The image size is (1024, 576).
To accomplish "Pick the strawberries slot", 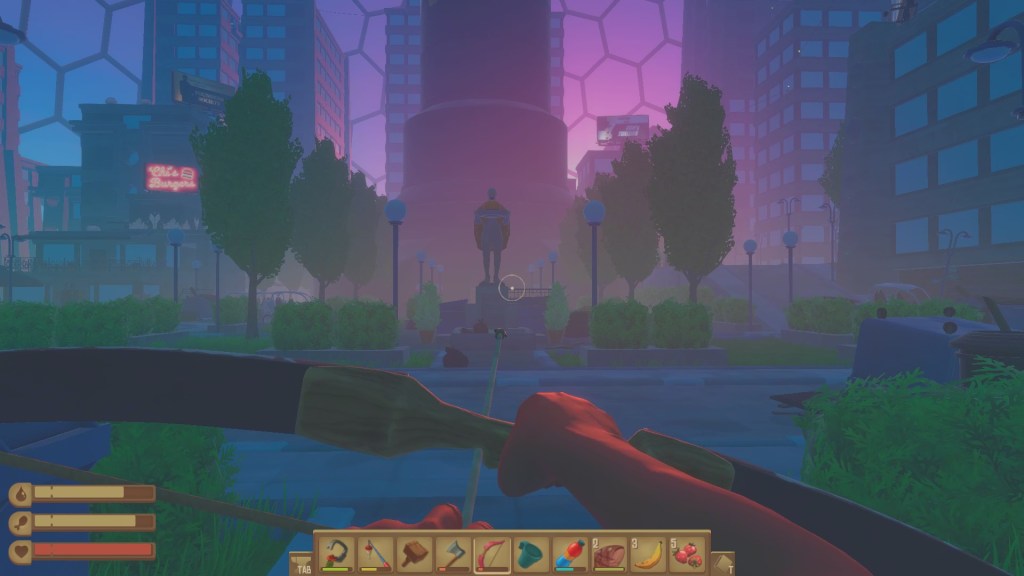I will 686,553.
